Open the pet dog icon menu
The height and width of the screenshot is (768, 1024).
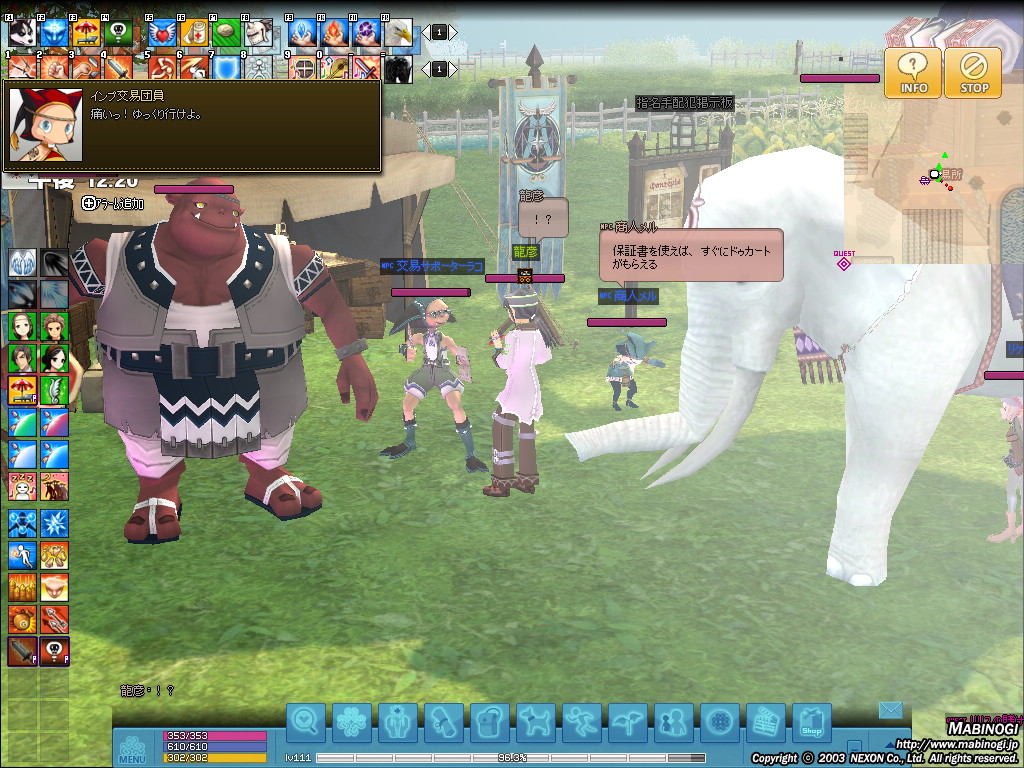click(535, 722)
